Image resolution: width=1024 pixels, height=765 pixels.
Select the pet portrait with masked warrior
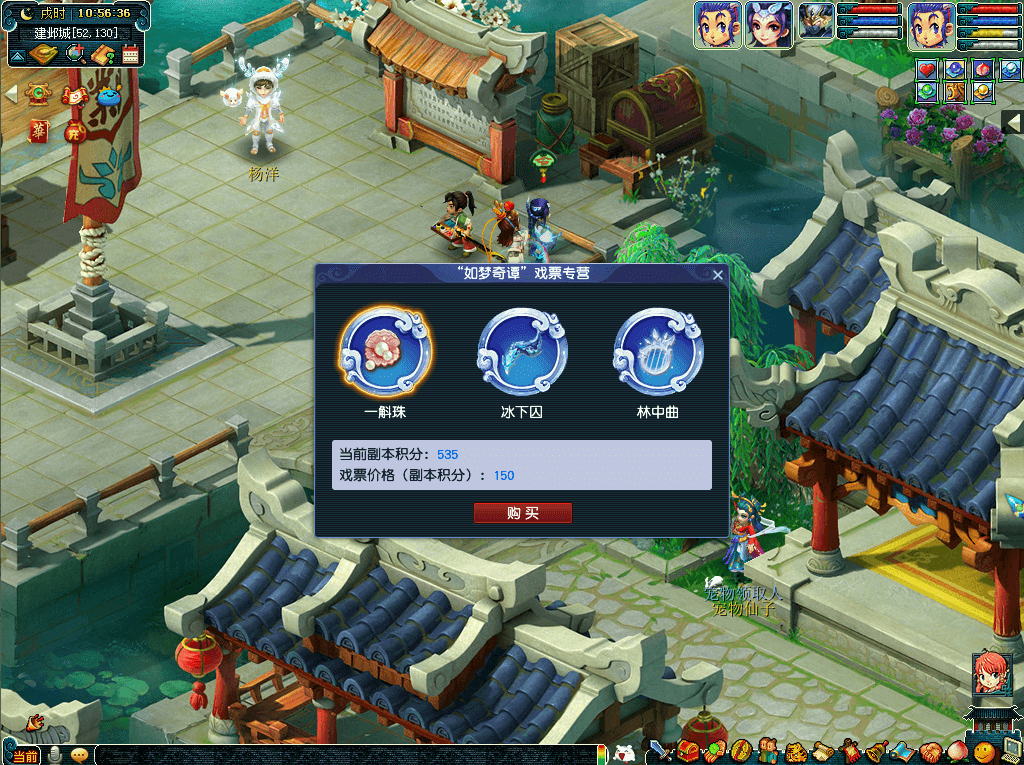(816, 24)
